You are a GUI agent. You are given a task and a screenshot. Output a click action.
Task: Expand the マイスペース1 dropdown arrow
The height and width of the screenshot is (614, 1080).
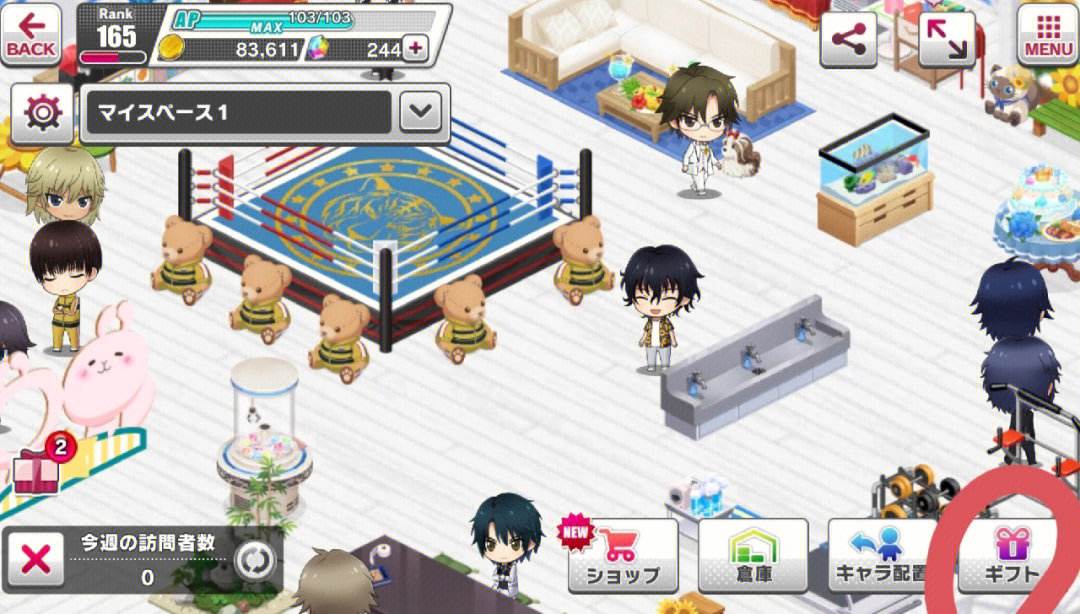(x=420, y=113)
